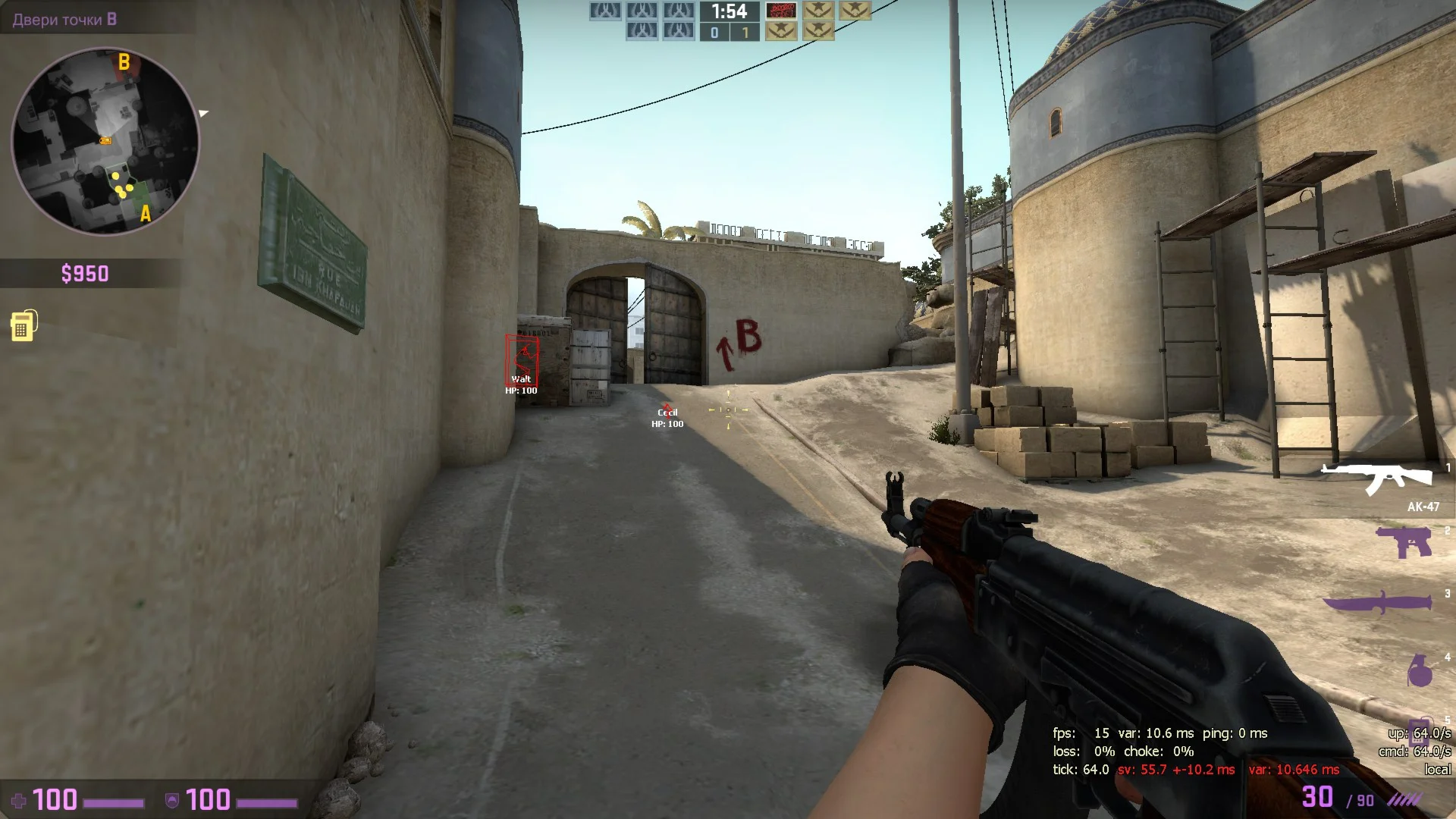Click the health cross icon bottom left
The height and width of the screenshot is (819, 1456).
tap(20, 800)
